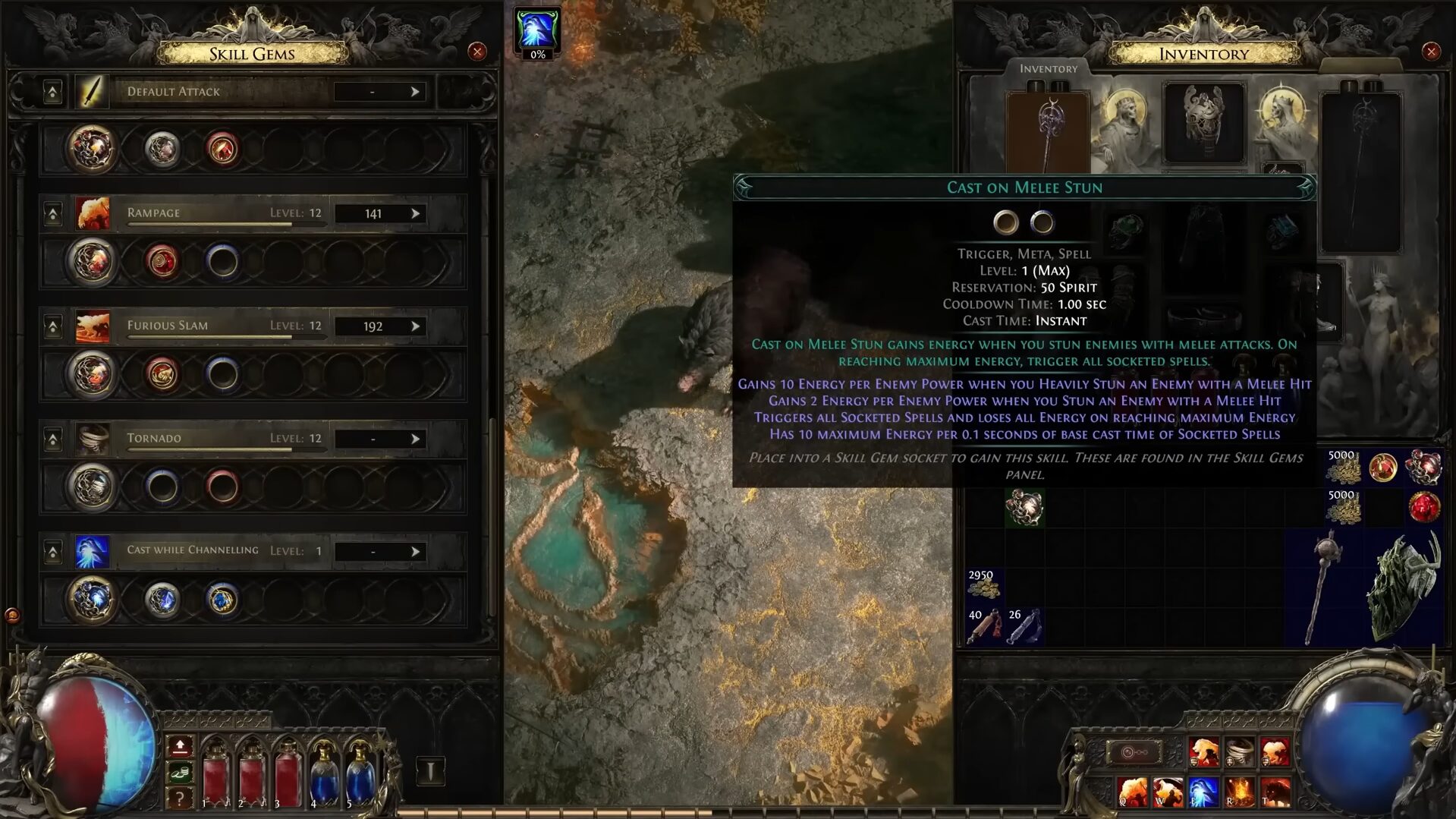Viewport: 1456px width, 819px height.
Task: Select the Q-key skill on the action bar
Action: pyautogui.click(x=1132, y=792)
